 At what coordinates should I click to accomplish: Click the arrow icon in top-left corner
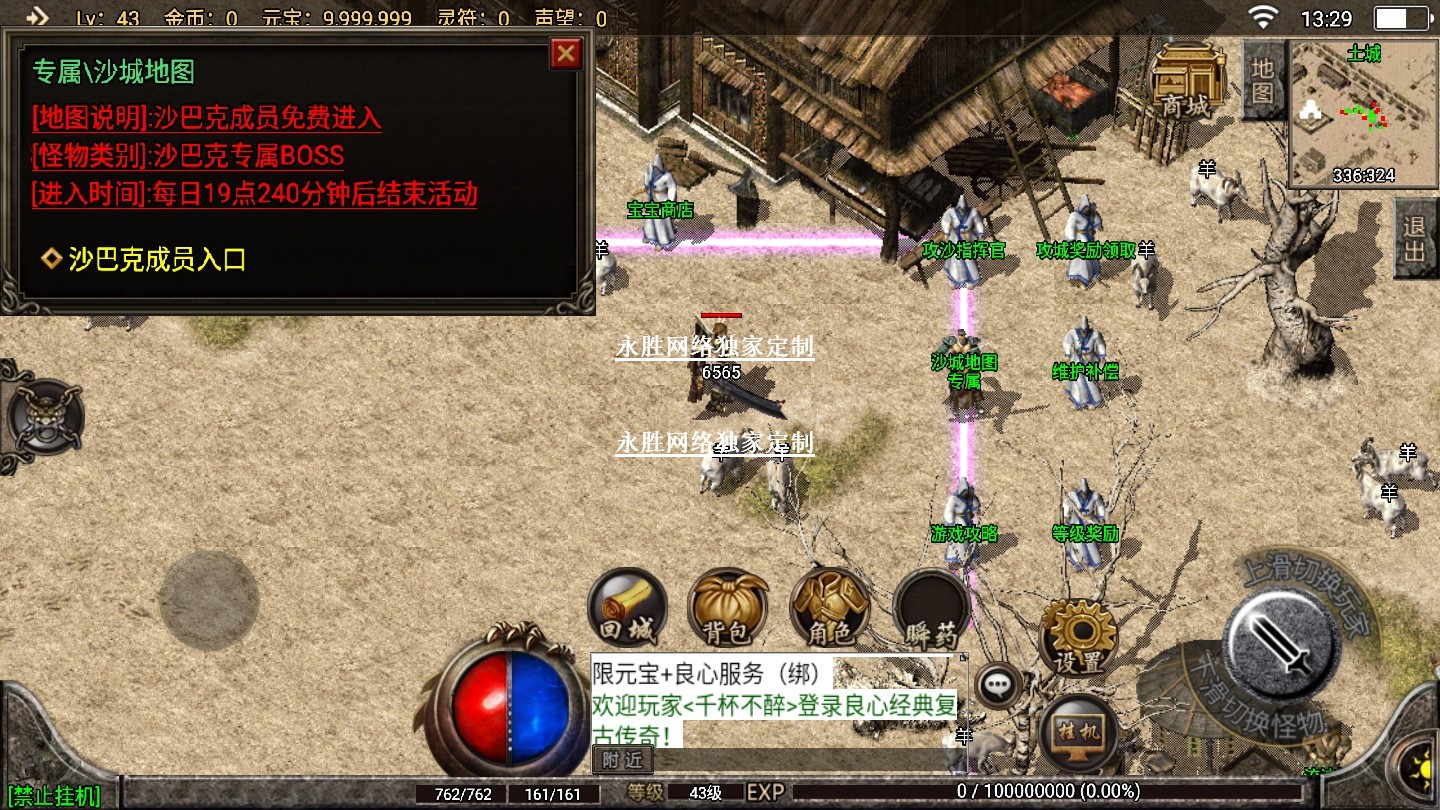pos(36,17)
